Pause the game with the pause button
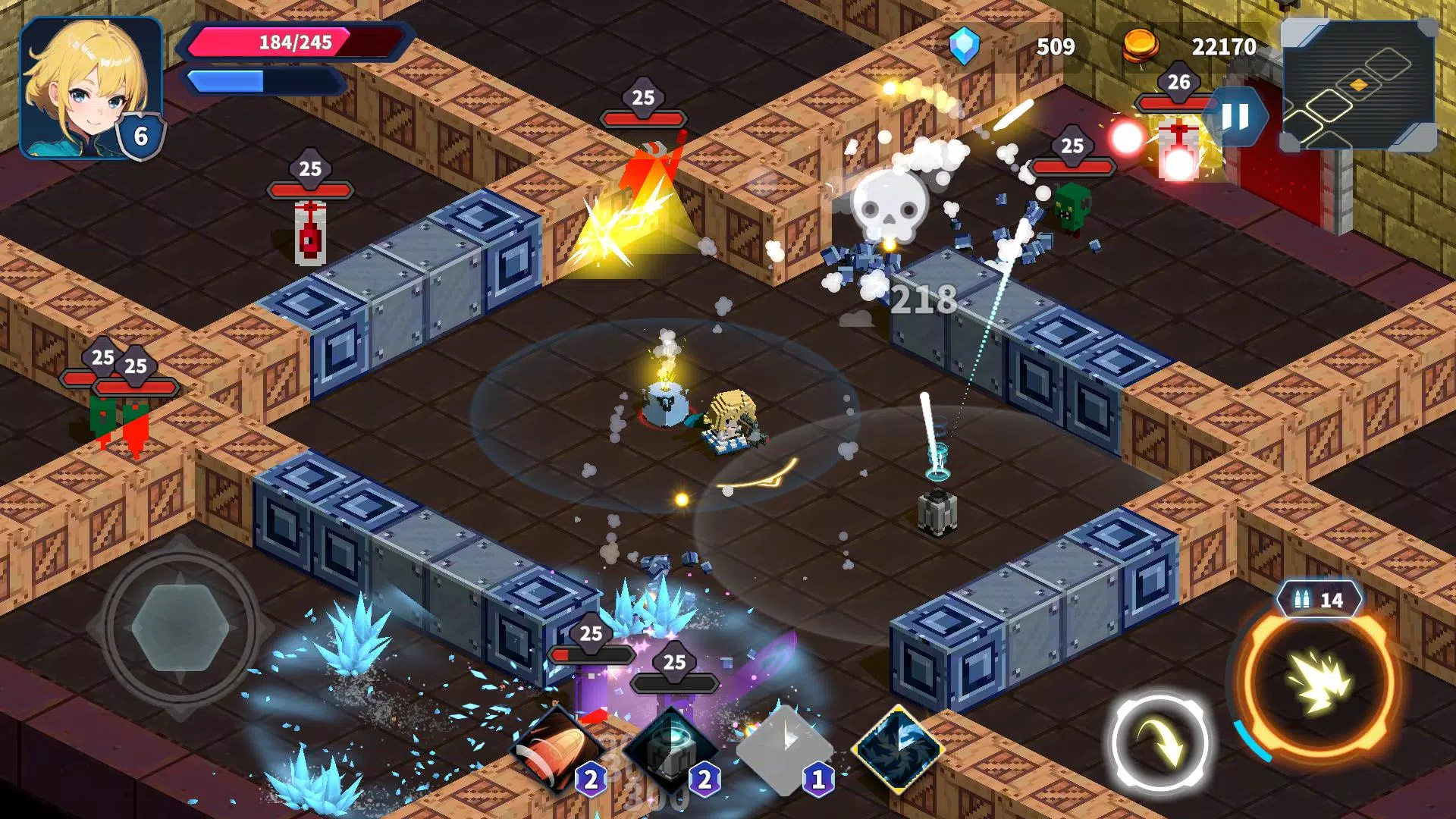 tap(1235, 117)
